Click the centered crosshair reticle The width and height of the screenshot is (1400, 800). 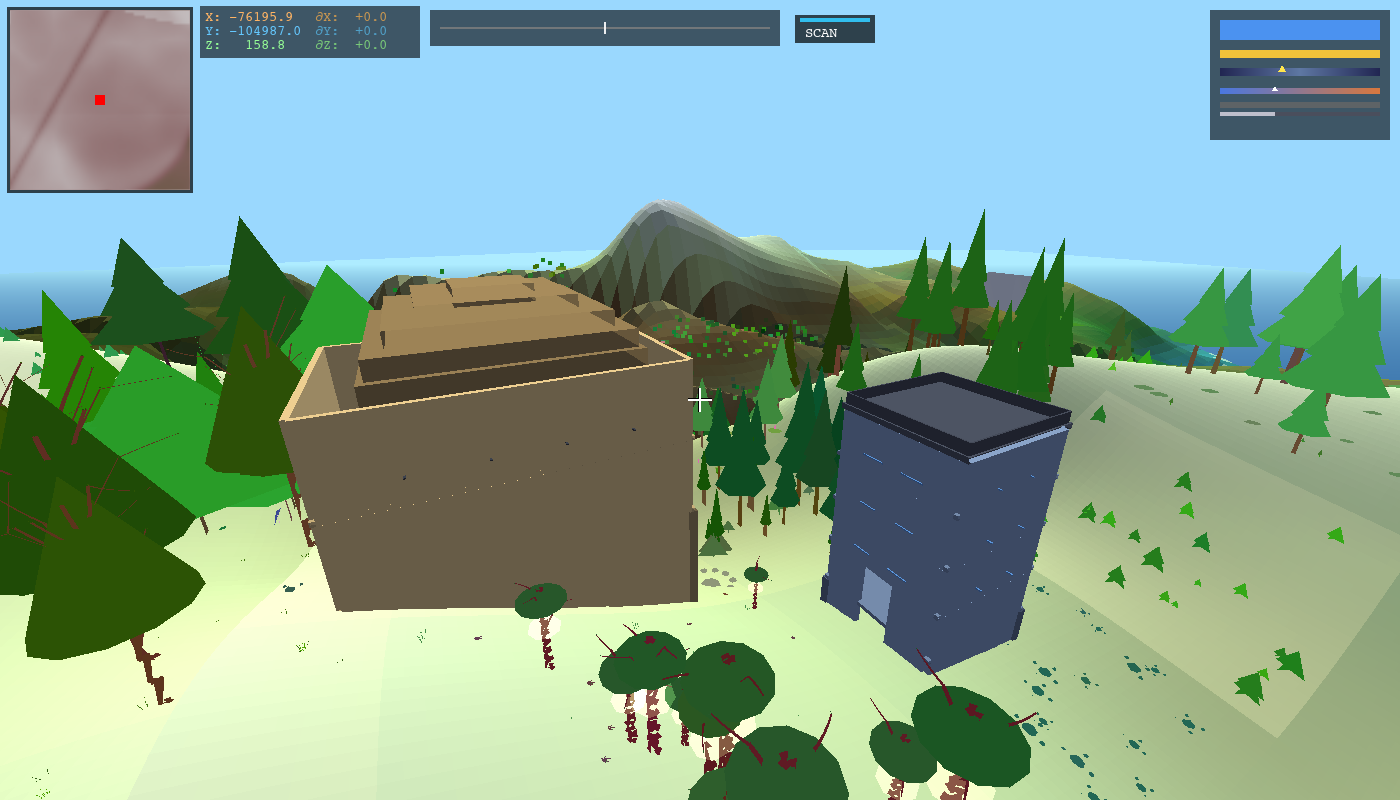(700, 400)
